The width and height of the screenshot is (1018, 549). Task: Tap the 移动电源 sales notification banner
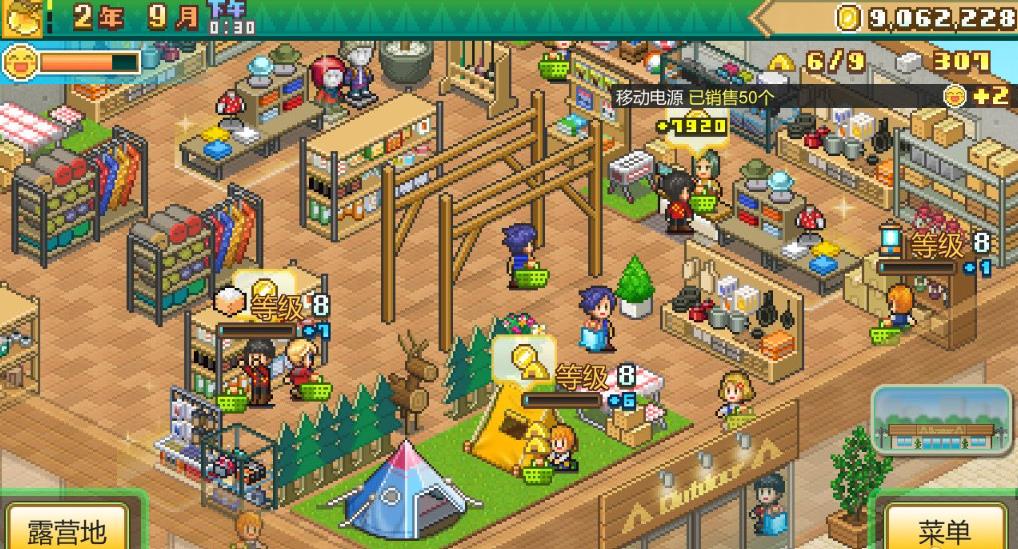point(694,97)
